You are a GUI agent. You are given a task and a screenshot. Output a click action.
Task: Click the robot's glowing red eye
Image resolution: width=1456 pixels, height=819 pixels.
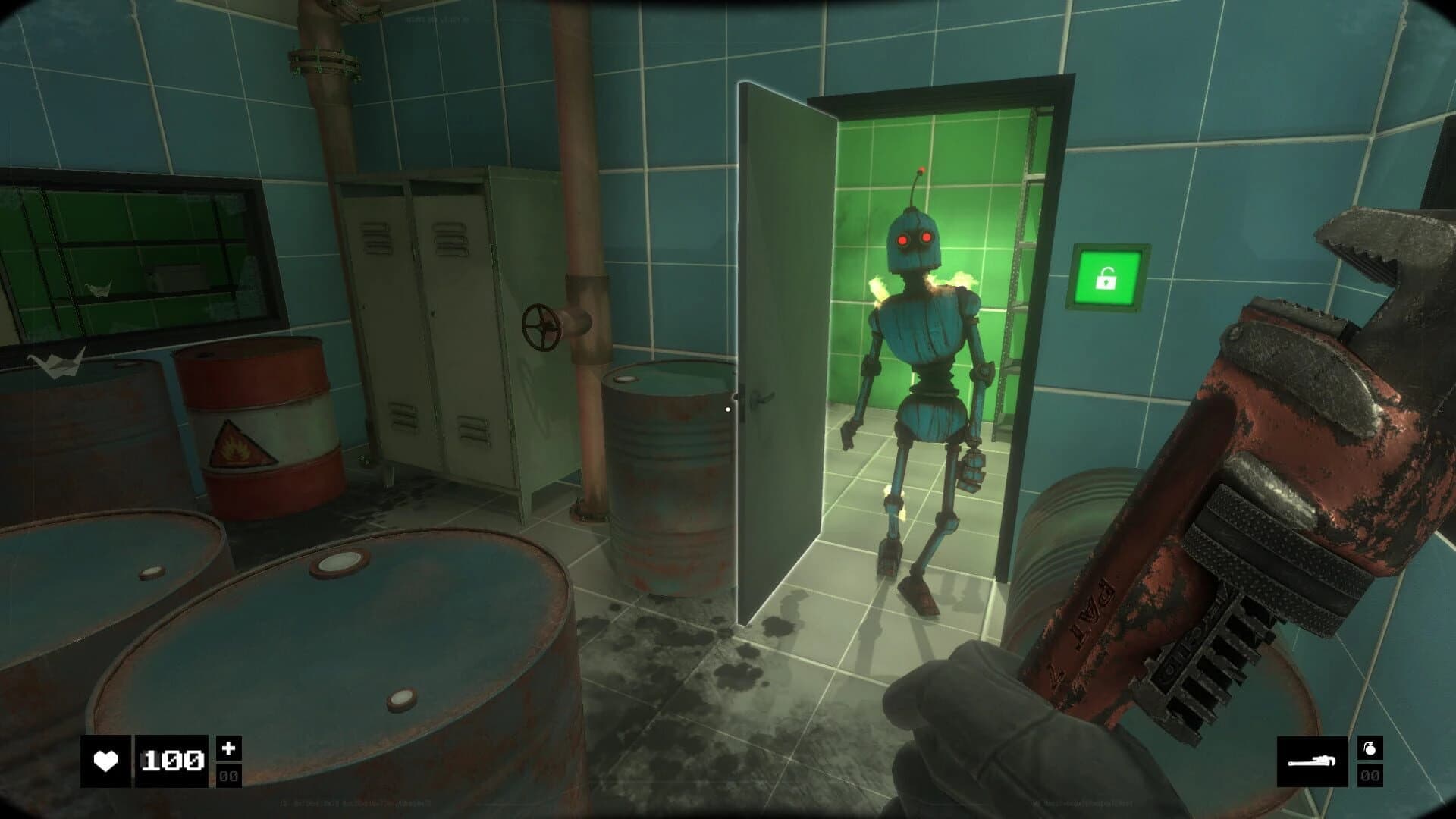(902, 239)
